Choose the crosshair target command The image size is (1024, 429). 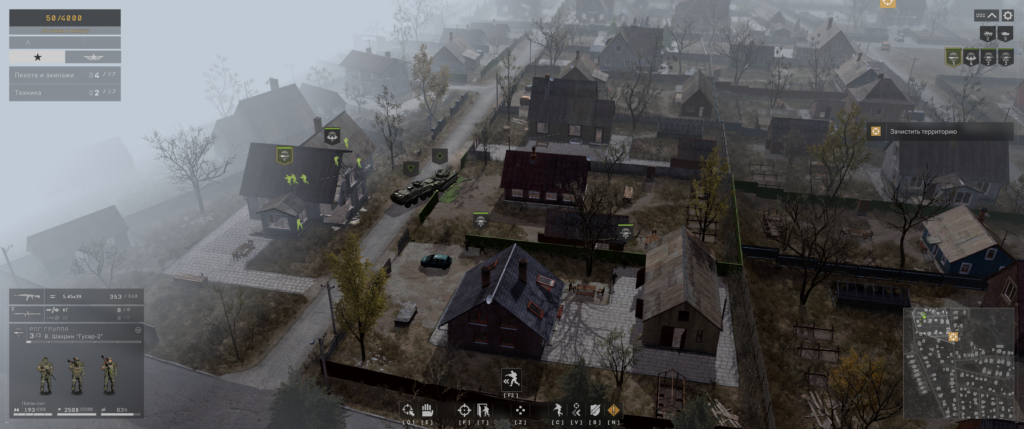point(464,410)
